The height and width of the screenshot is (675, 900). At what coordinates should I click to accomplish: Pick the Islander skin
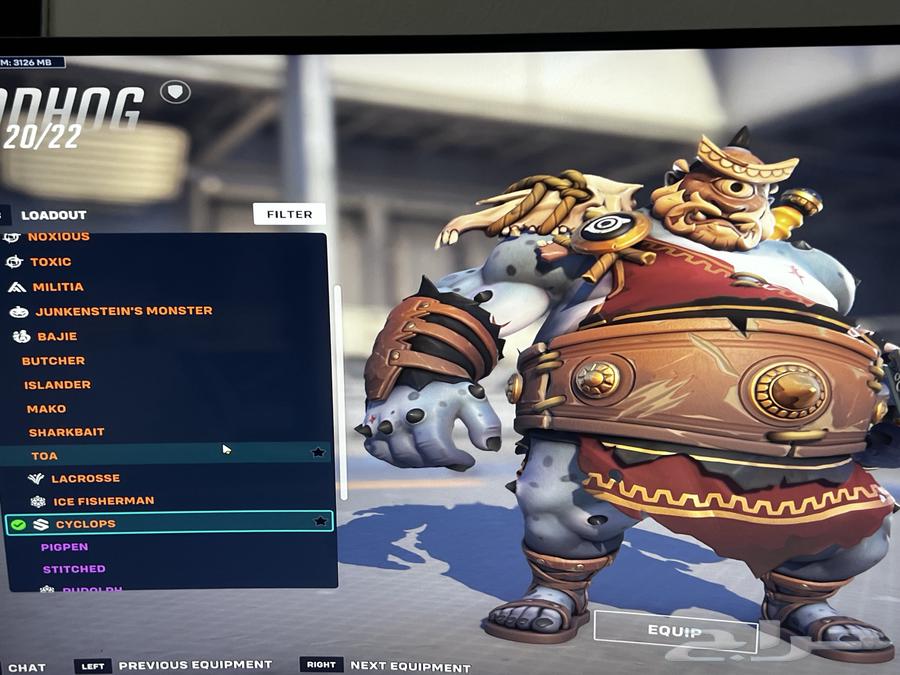click(x=57, y=385)
